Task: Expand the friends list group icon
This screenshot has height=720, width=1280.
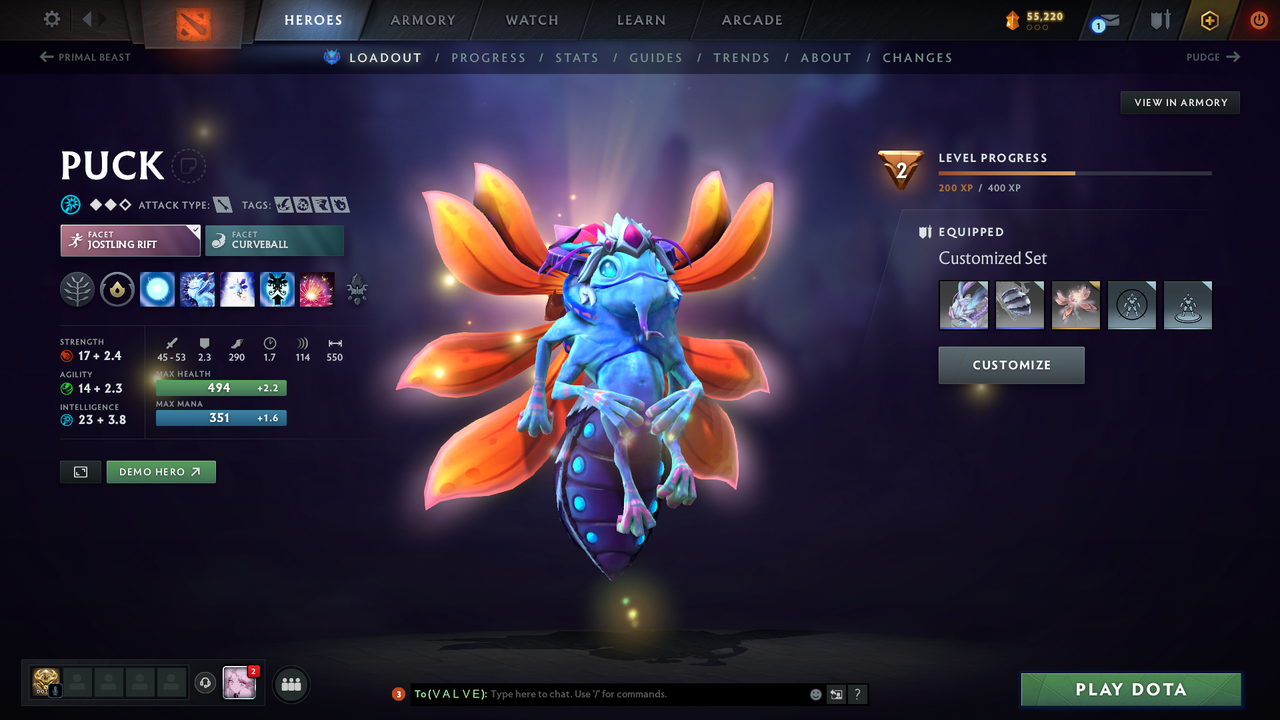Action: pyautogui.click(x=289, y=684)
